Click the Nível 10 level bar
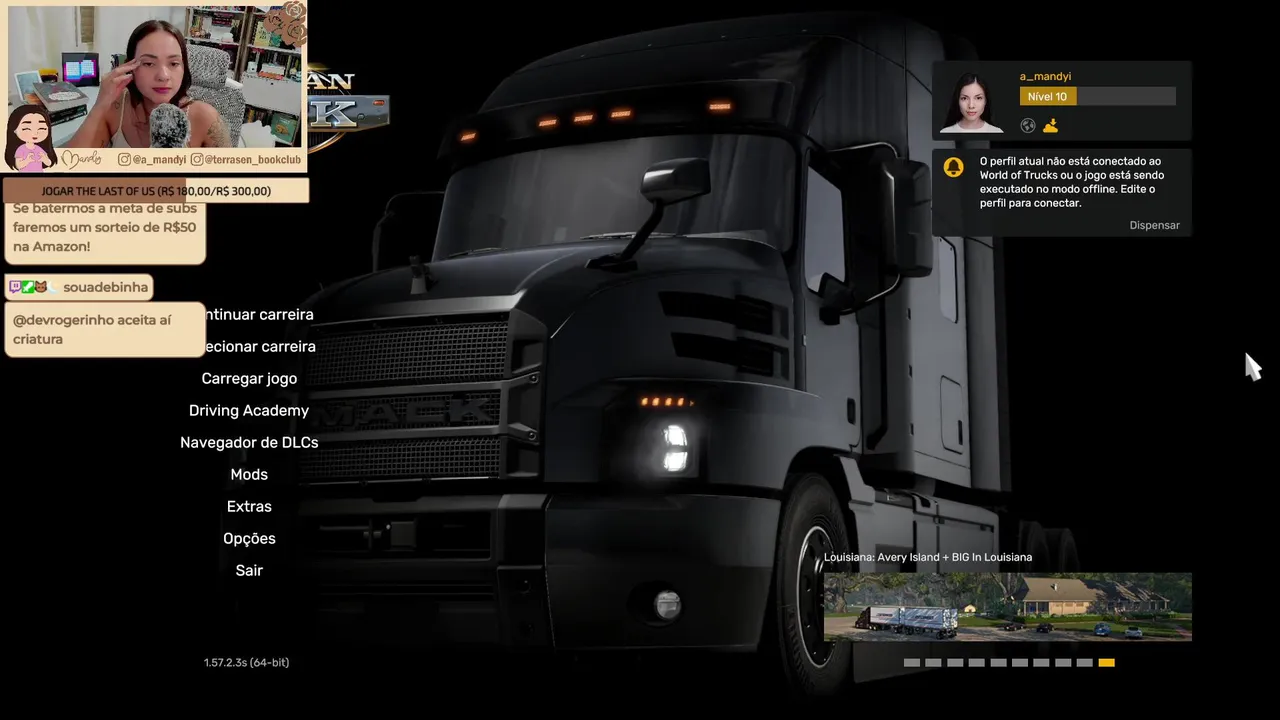The width and height of the screenshot is (1280, 720). point(1097,97)
